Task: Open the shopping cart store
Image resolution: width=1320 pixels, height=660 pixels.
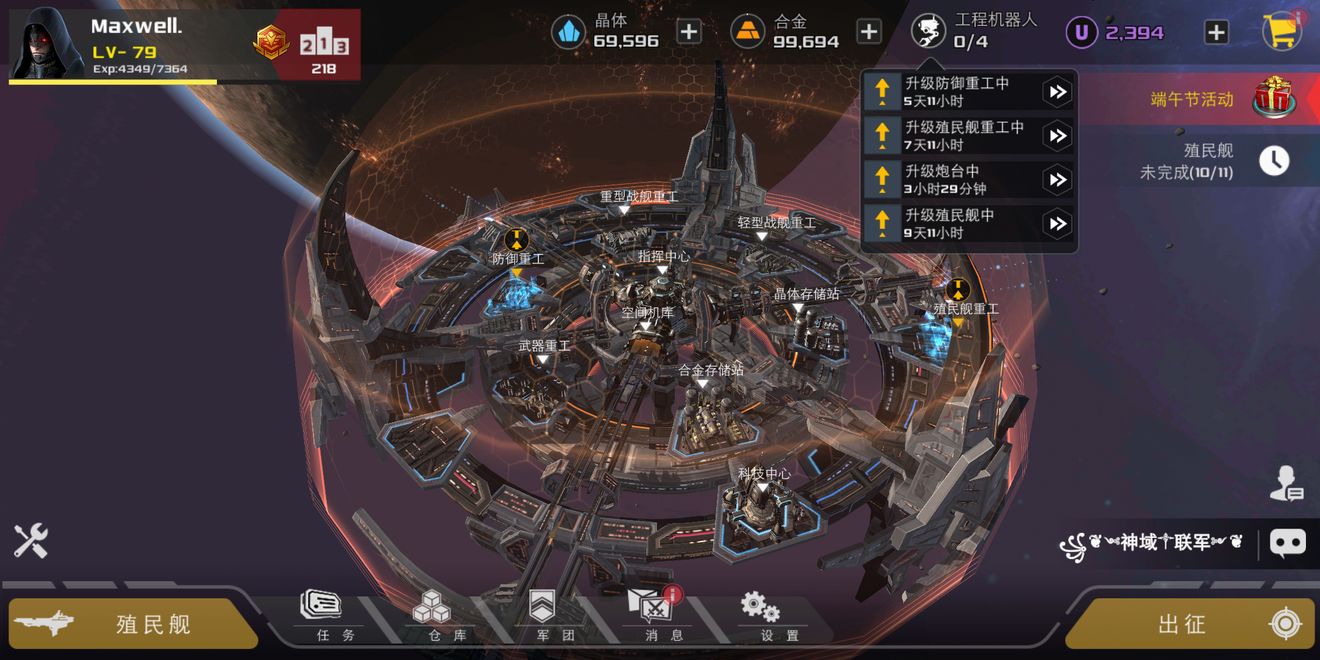Action: point(1282,31)
